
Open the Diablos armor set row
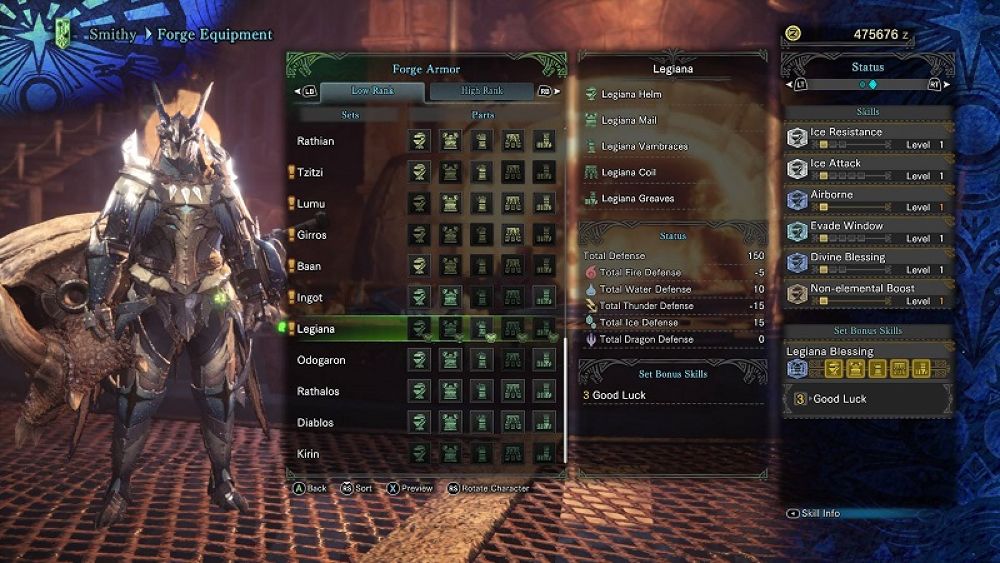click(x=315, y=422)
